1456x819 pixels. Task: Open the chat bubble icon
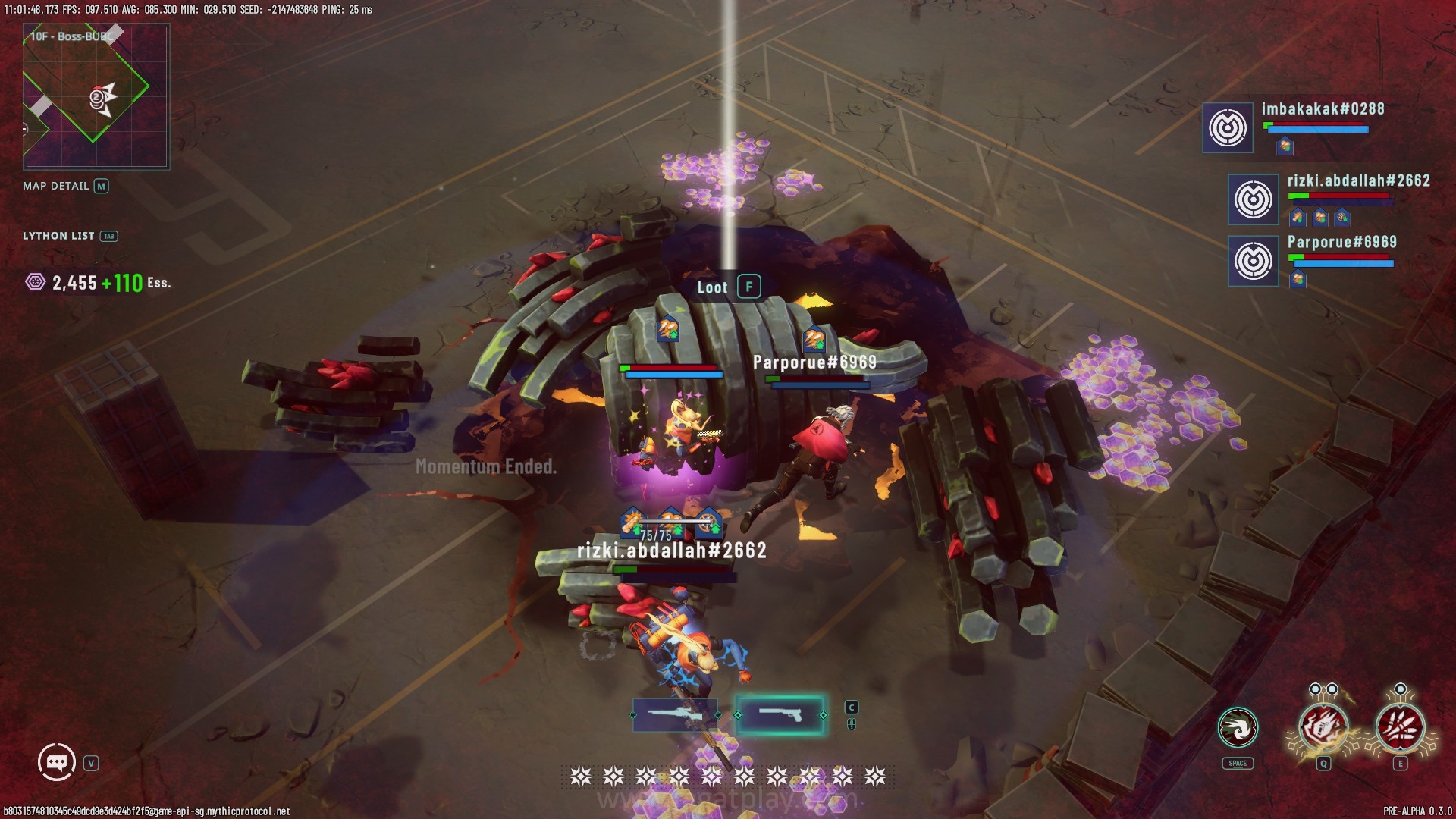[x=57, y=762]
